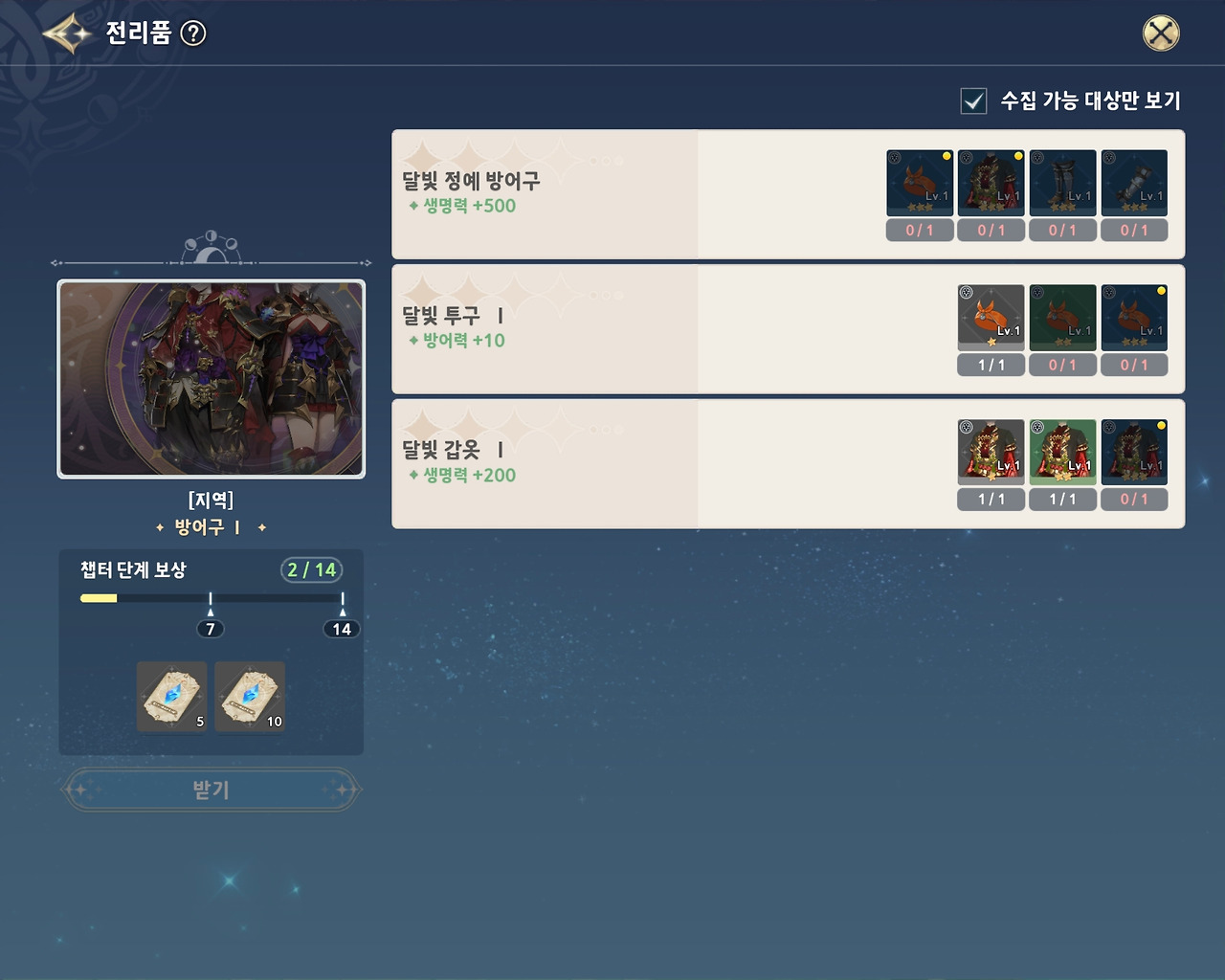
Task: Click the 0/1 counter under the rightmost 달빛 갑옷 item
Action: point(1134,499)
